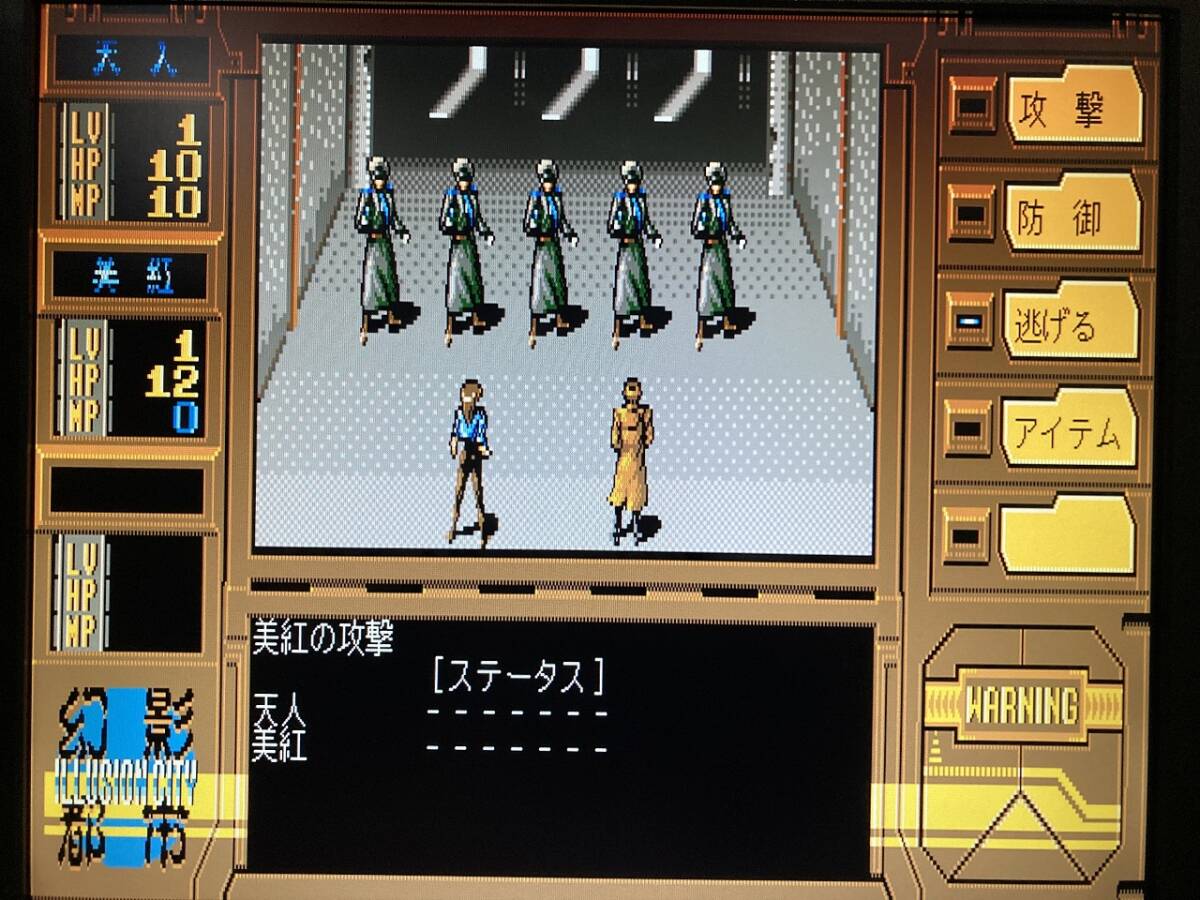The height and width of the screenshot is (900, 1200).
Task: Select the 攻撃 attack command
Action: coord(1073,106)
